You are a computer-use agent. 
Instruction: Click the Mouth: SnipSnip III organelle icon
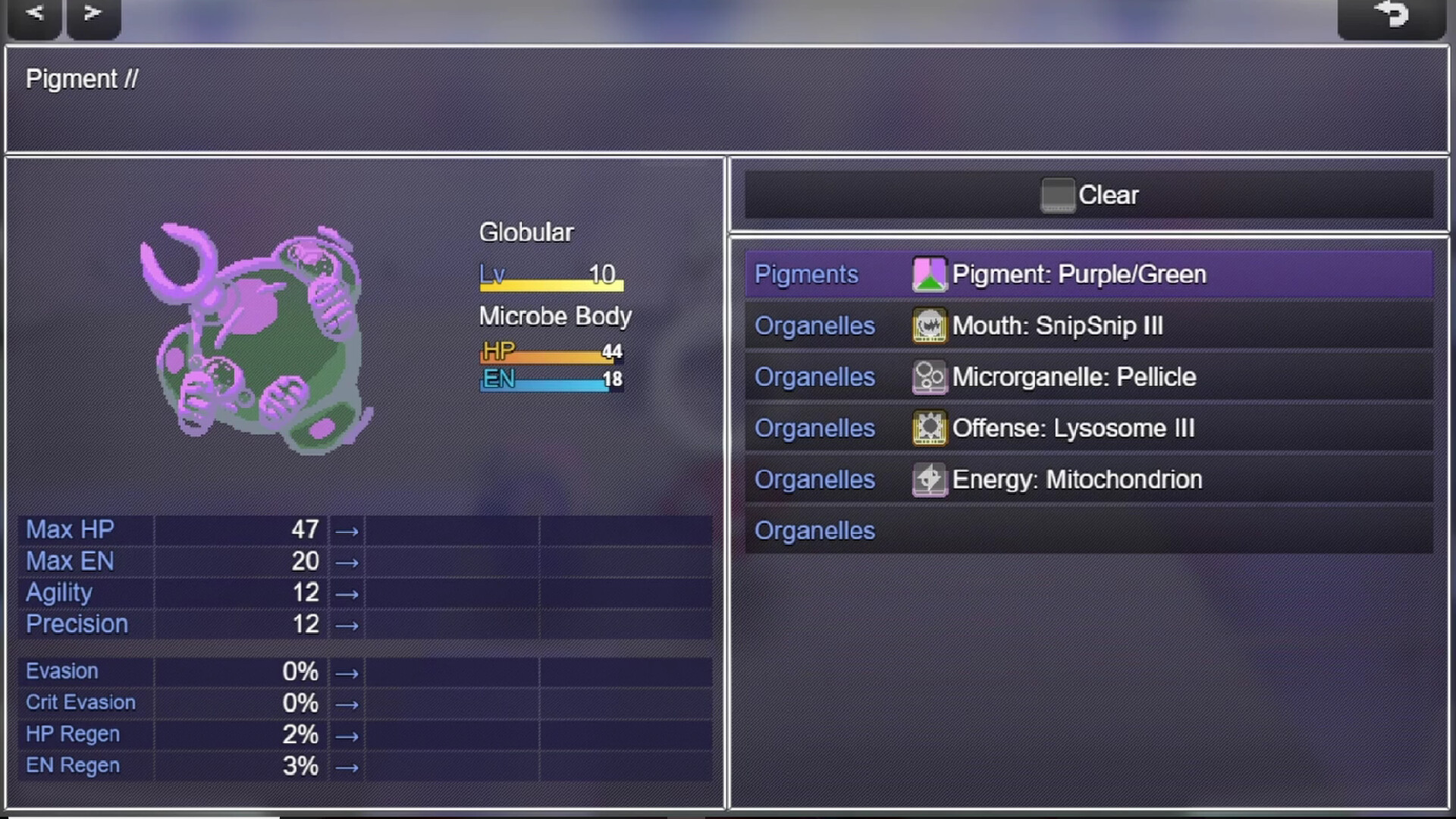(x=930, y=325)
